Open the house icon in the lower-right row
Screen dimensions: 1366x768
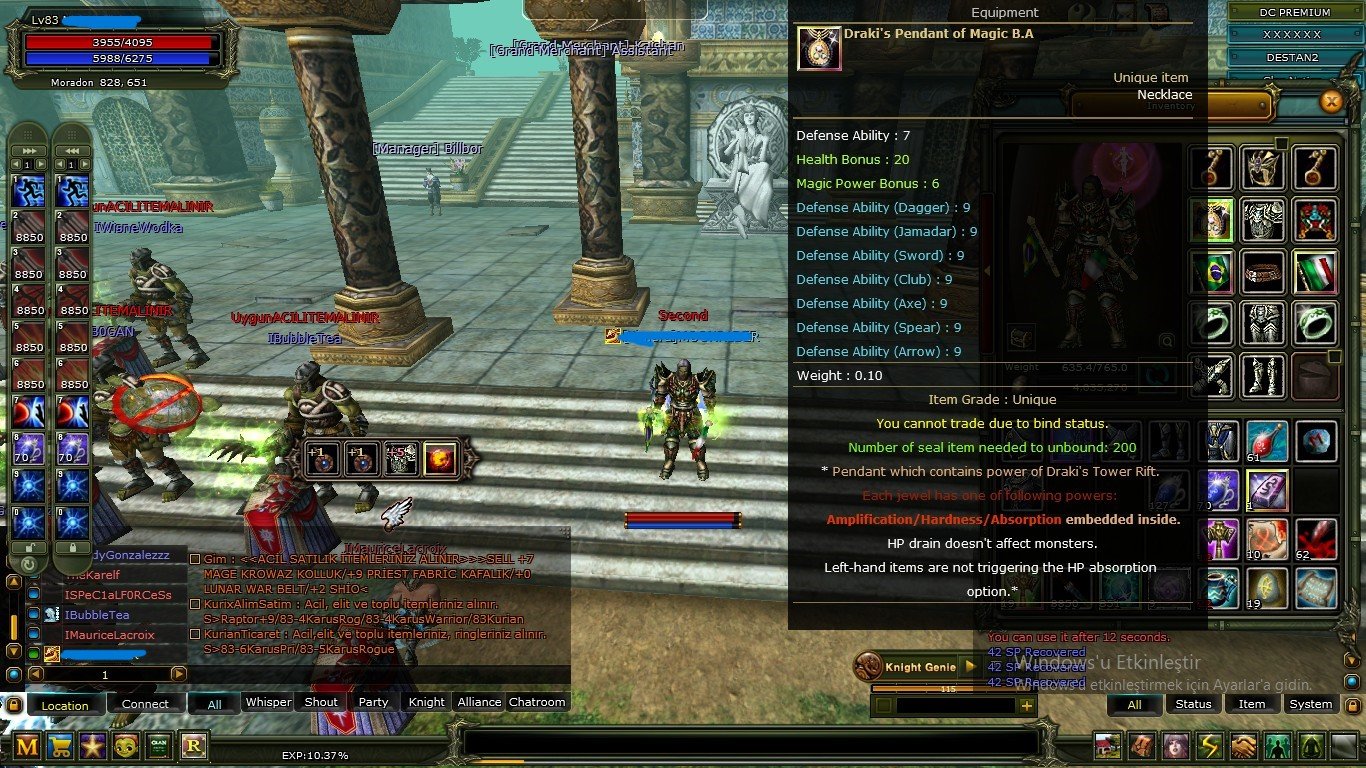1106,744
